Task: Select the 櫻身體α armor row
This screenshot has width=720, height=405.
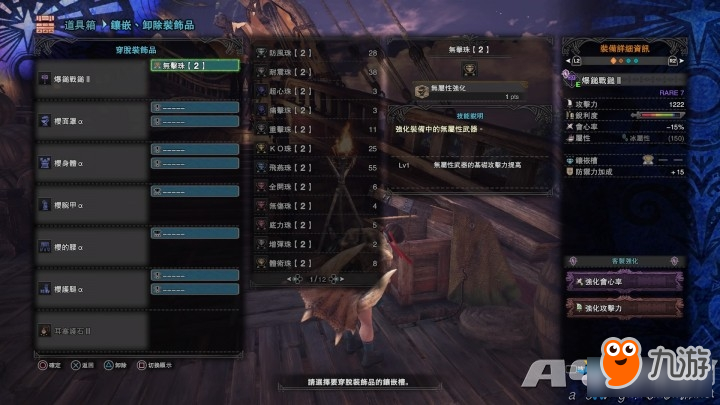Action: (90, 160)
